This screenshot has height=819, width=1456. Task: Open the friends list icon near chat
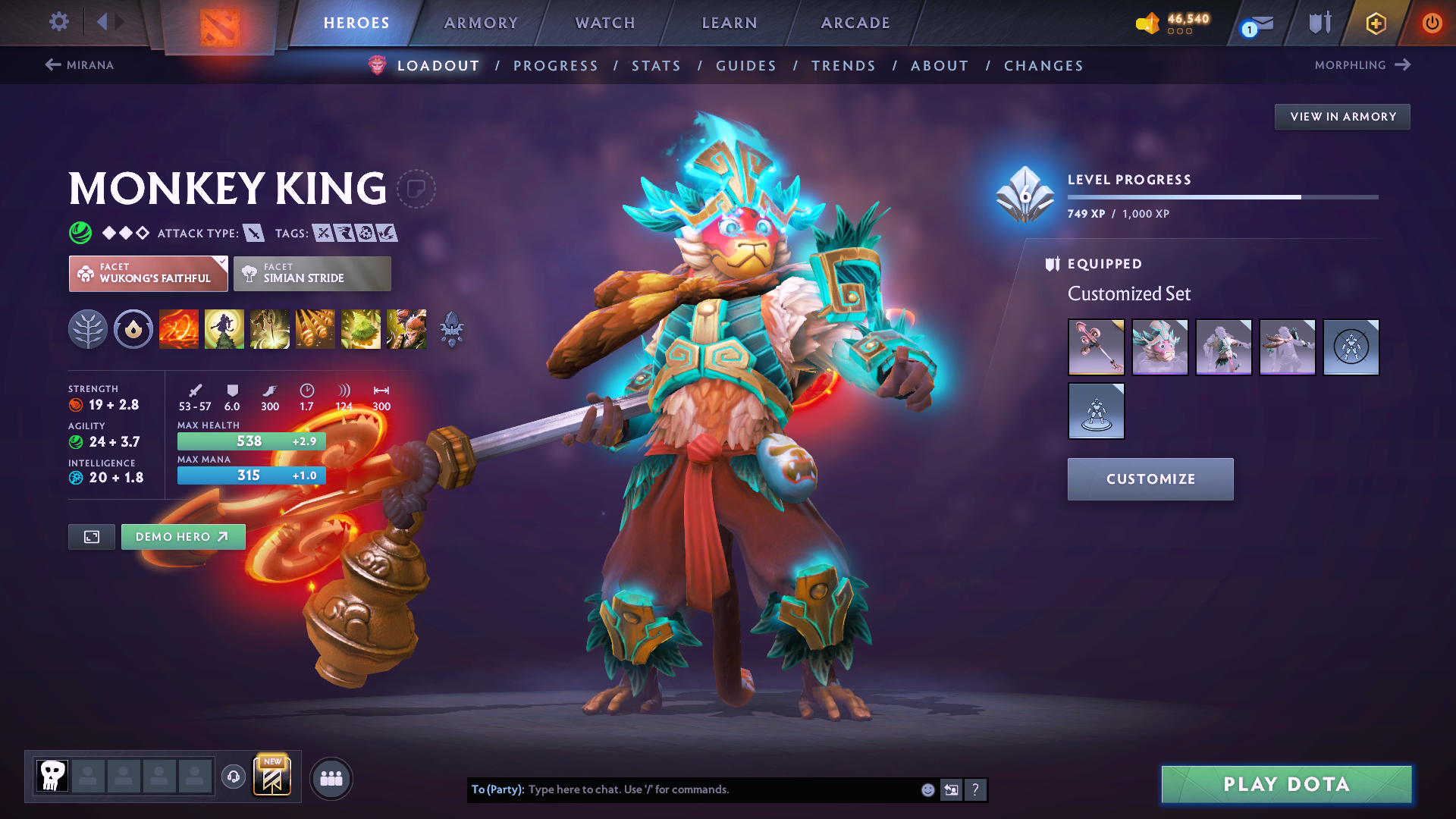pos(331,778)
